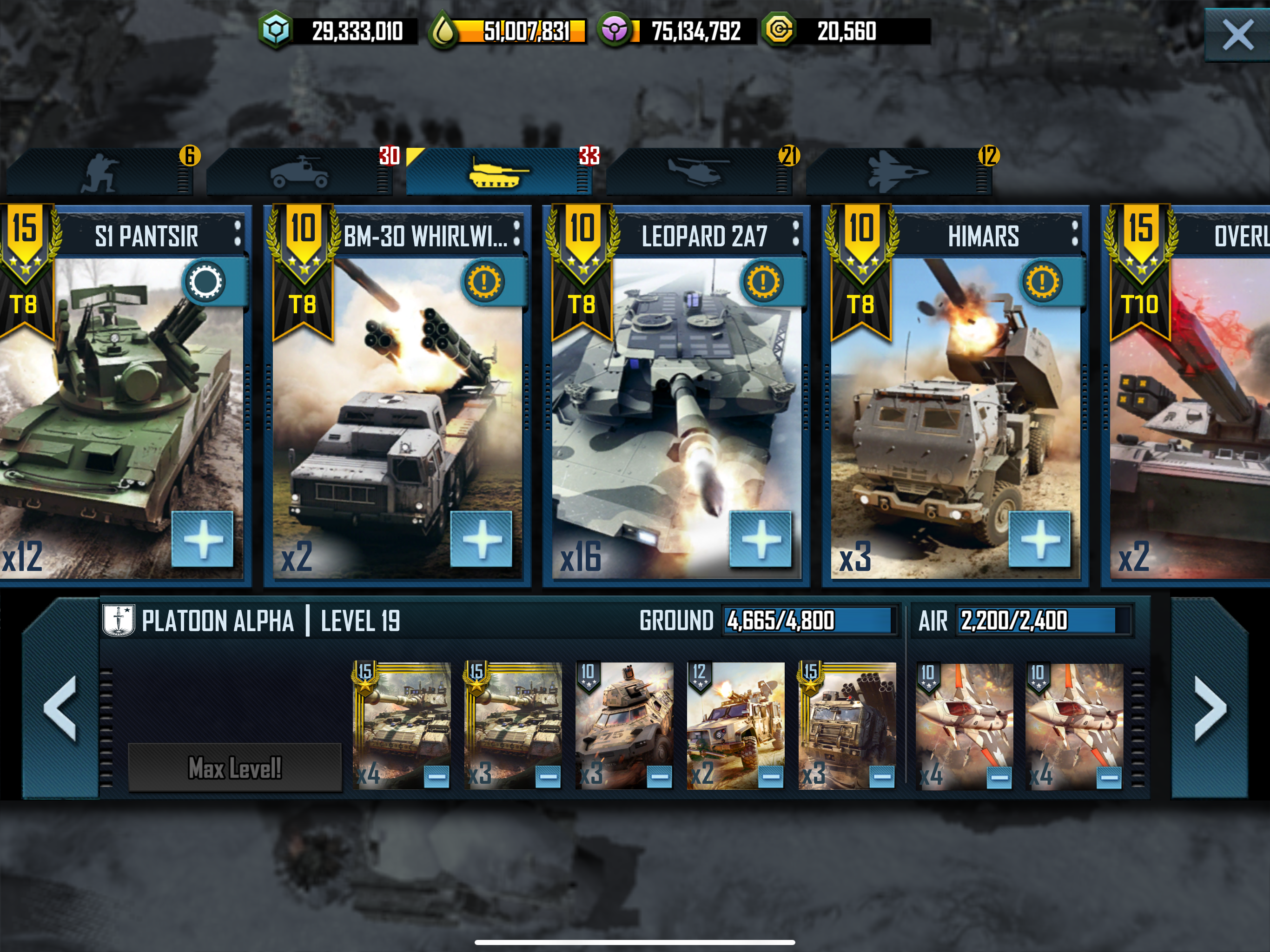The height and width of the screenshot is (952, 1270).
Task: Add Leopard 2A7 to platoon
Action: [760, 539]
